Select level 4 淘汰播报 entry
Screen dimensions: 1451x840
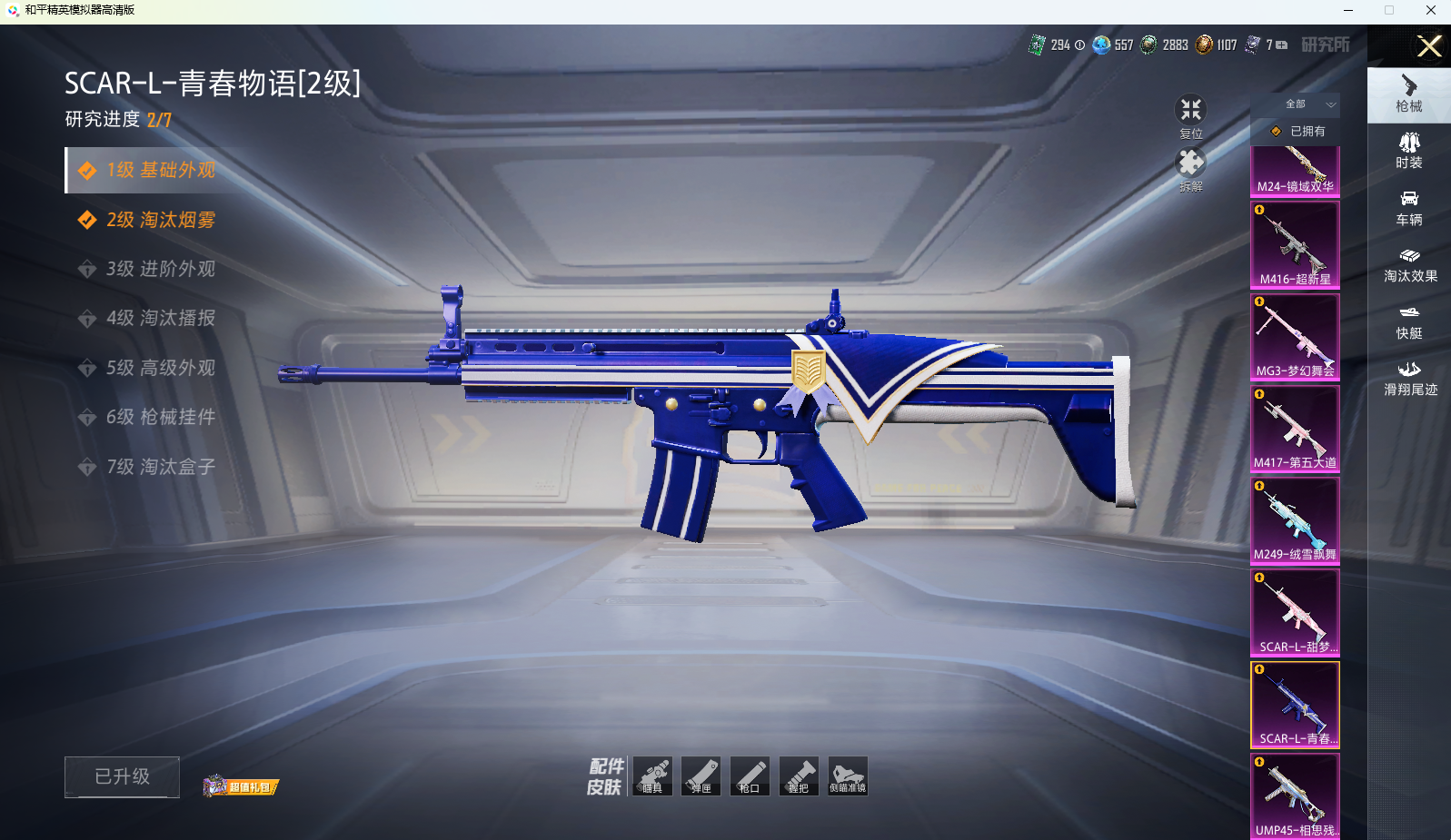(160, 318)
